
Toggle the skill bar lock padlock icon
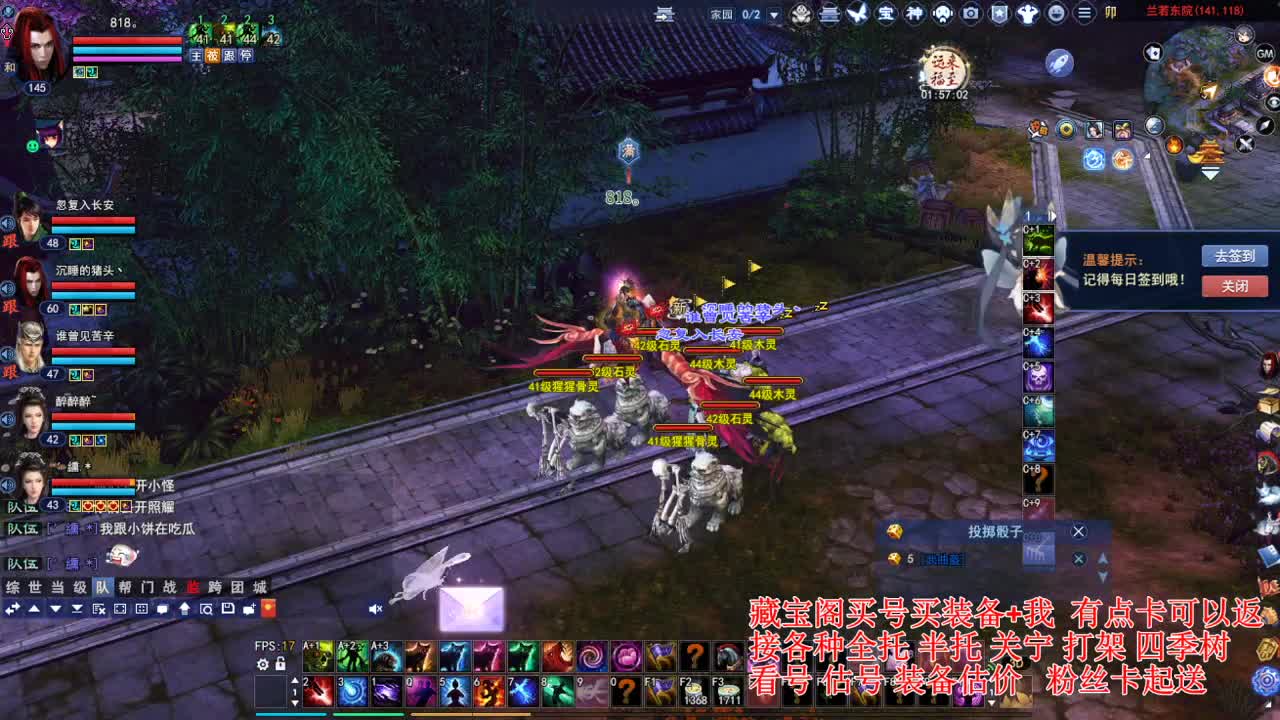281,664
